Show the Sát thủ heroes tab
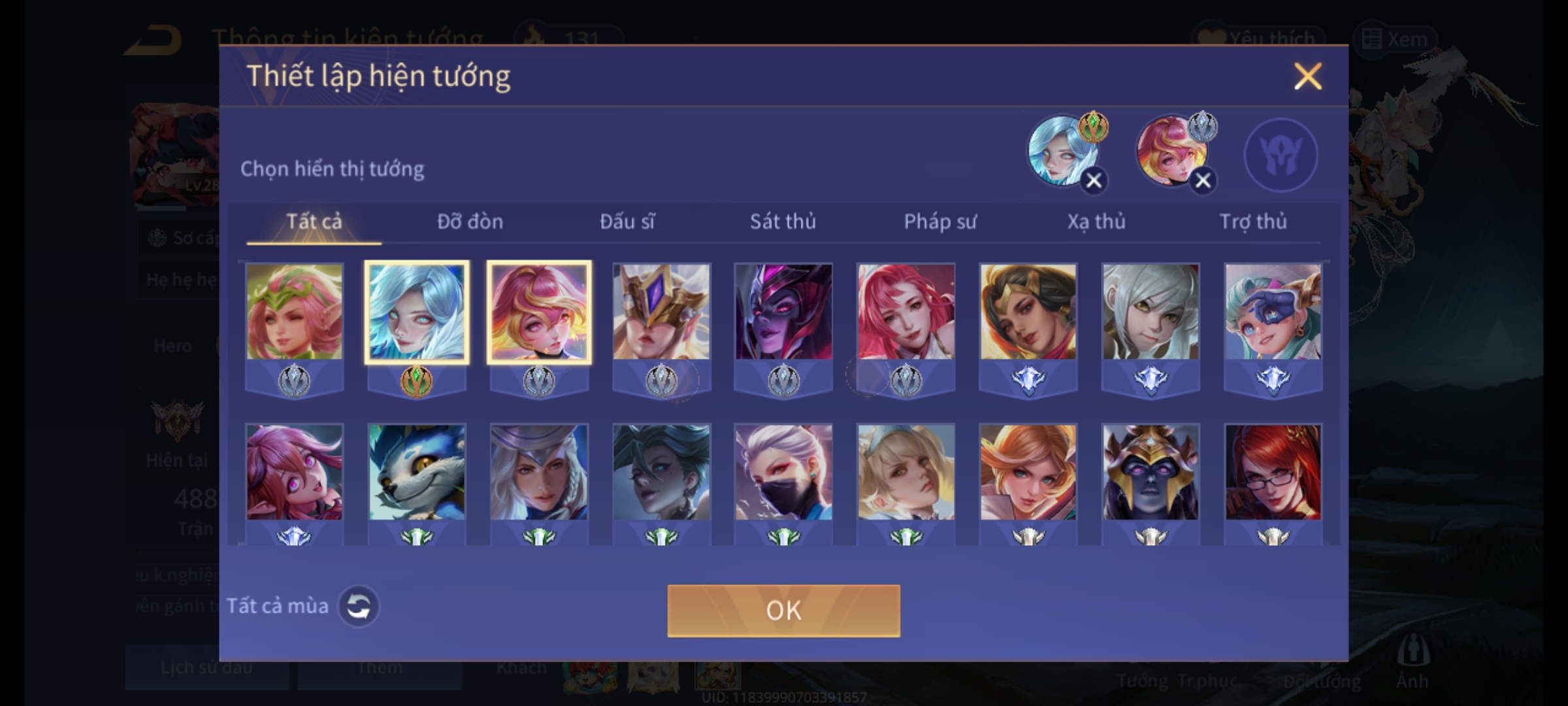The image size is (1568, 706). tap(783, 222)
